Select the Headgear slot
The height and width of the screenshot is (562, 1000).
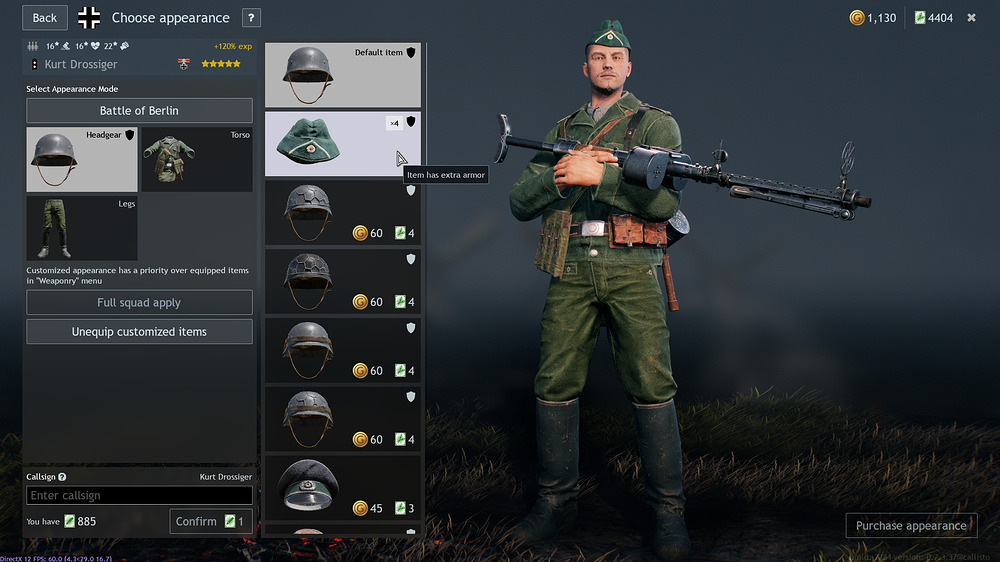[82, 159]
